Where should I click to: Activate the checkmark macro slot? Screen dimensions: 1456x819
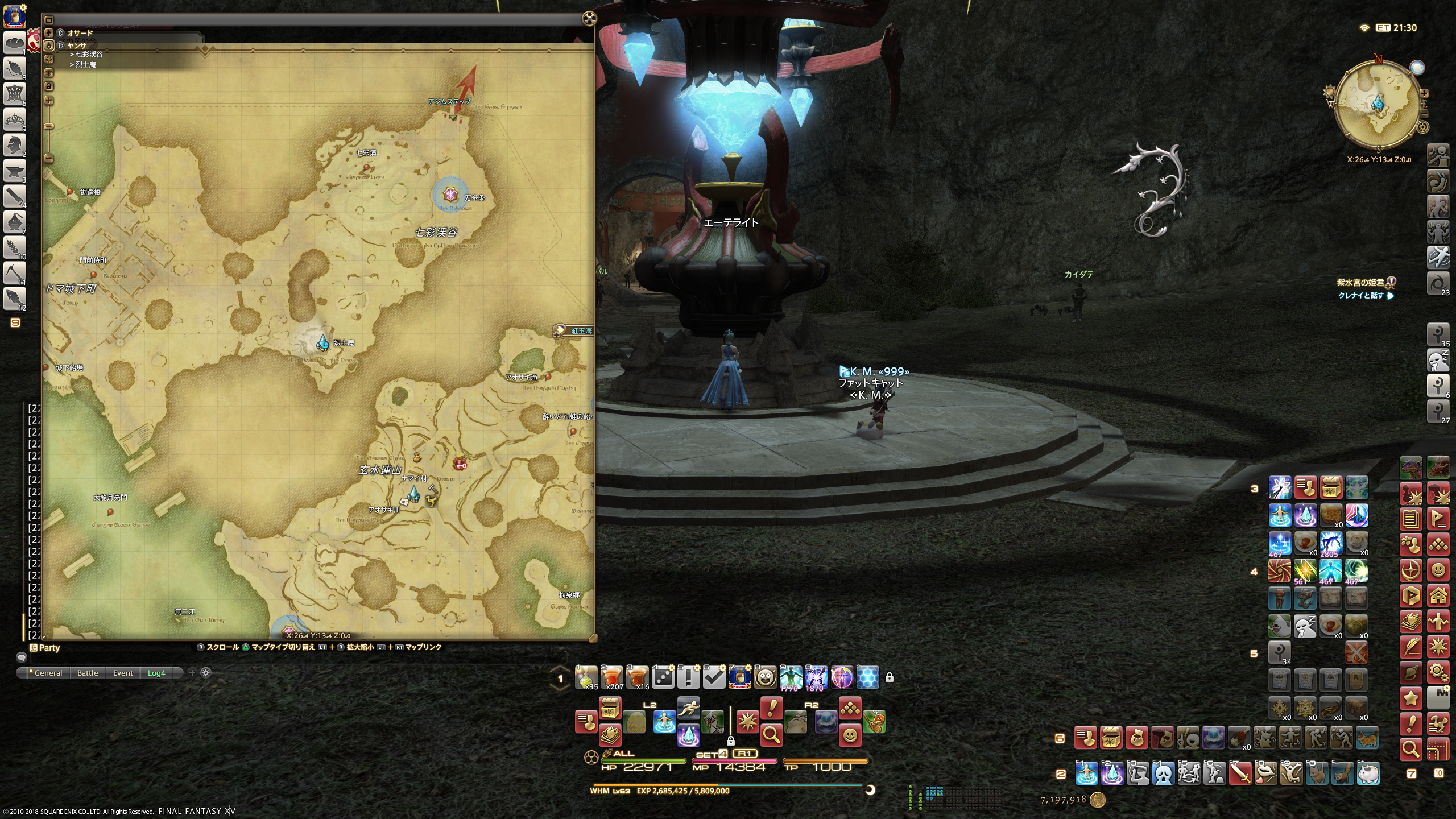tap(714, 677)
